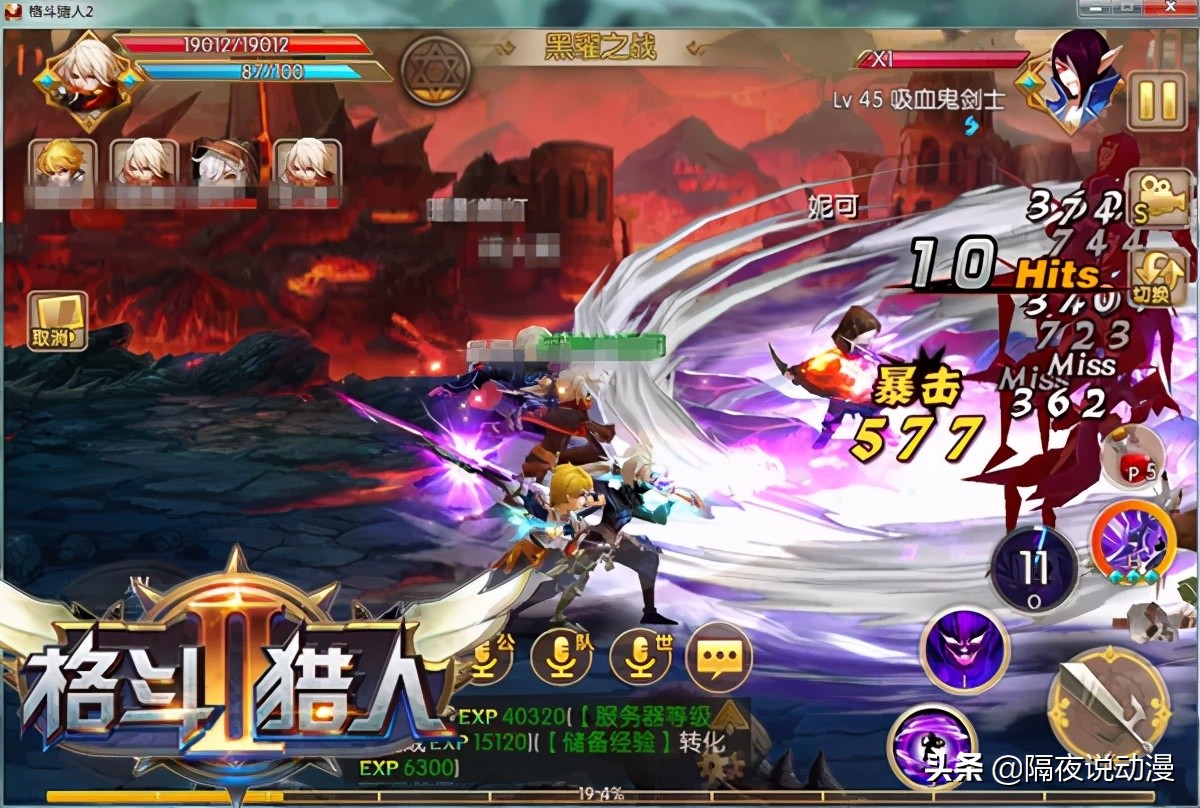
Task: Perform the basic sword attack
Action: (x=1109, y=702)
